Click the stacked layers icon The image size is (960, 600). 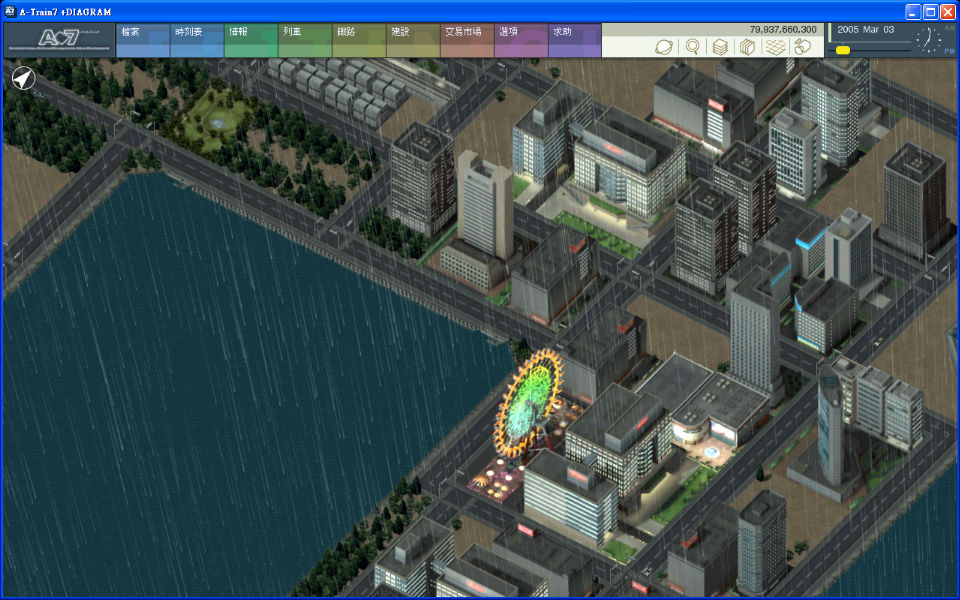(x=719, y=47)
